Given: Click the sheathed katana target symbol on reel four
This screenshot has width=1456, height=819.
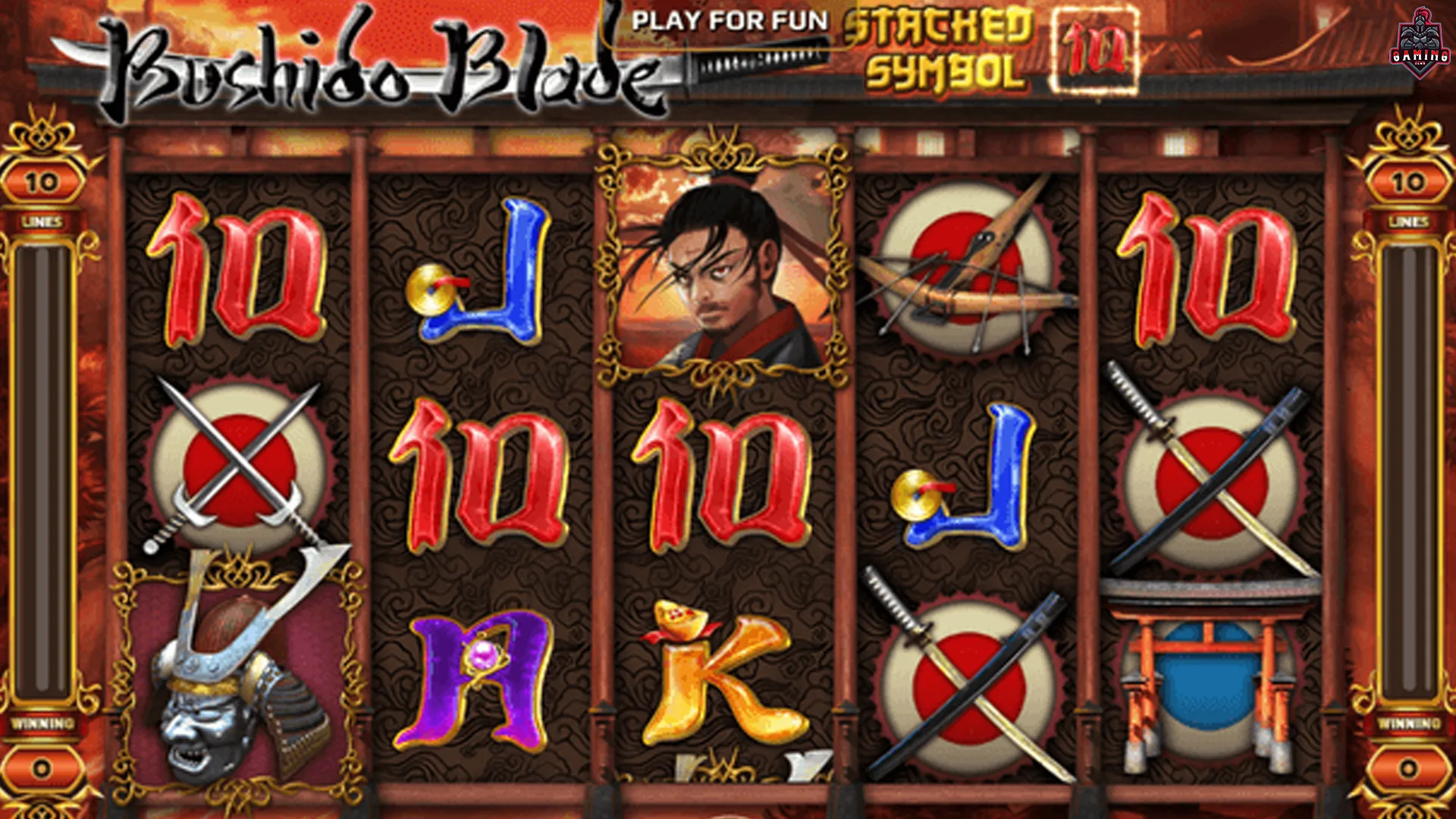Looking at the screenshot, I should pos(971,682).
